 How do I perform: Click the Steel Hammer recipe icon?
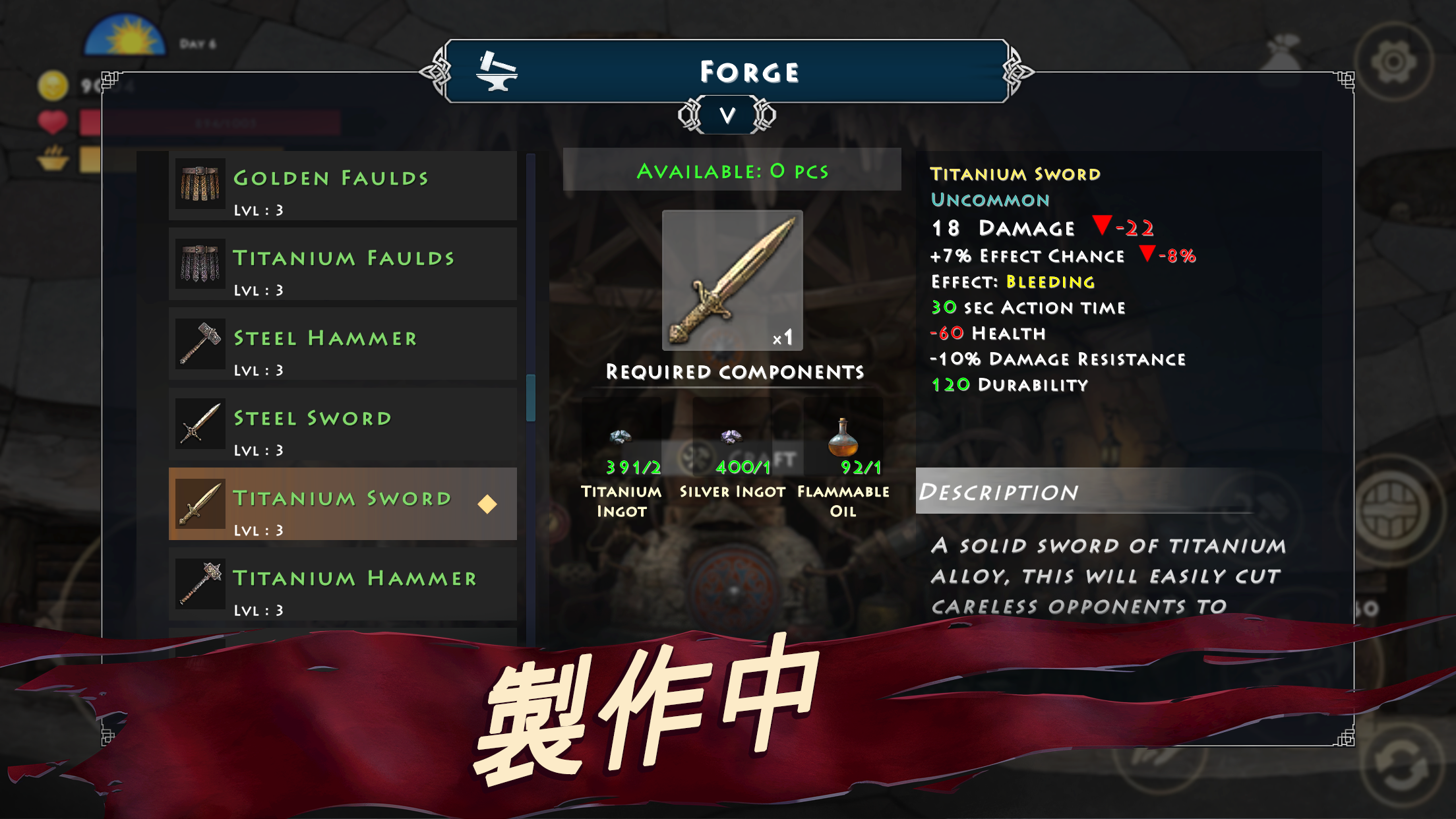199,343
